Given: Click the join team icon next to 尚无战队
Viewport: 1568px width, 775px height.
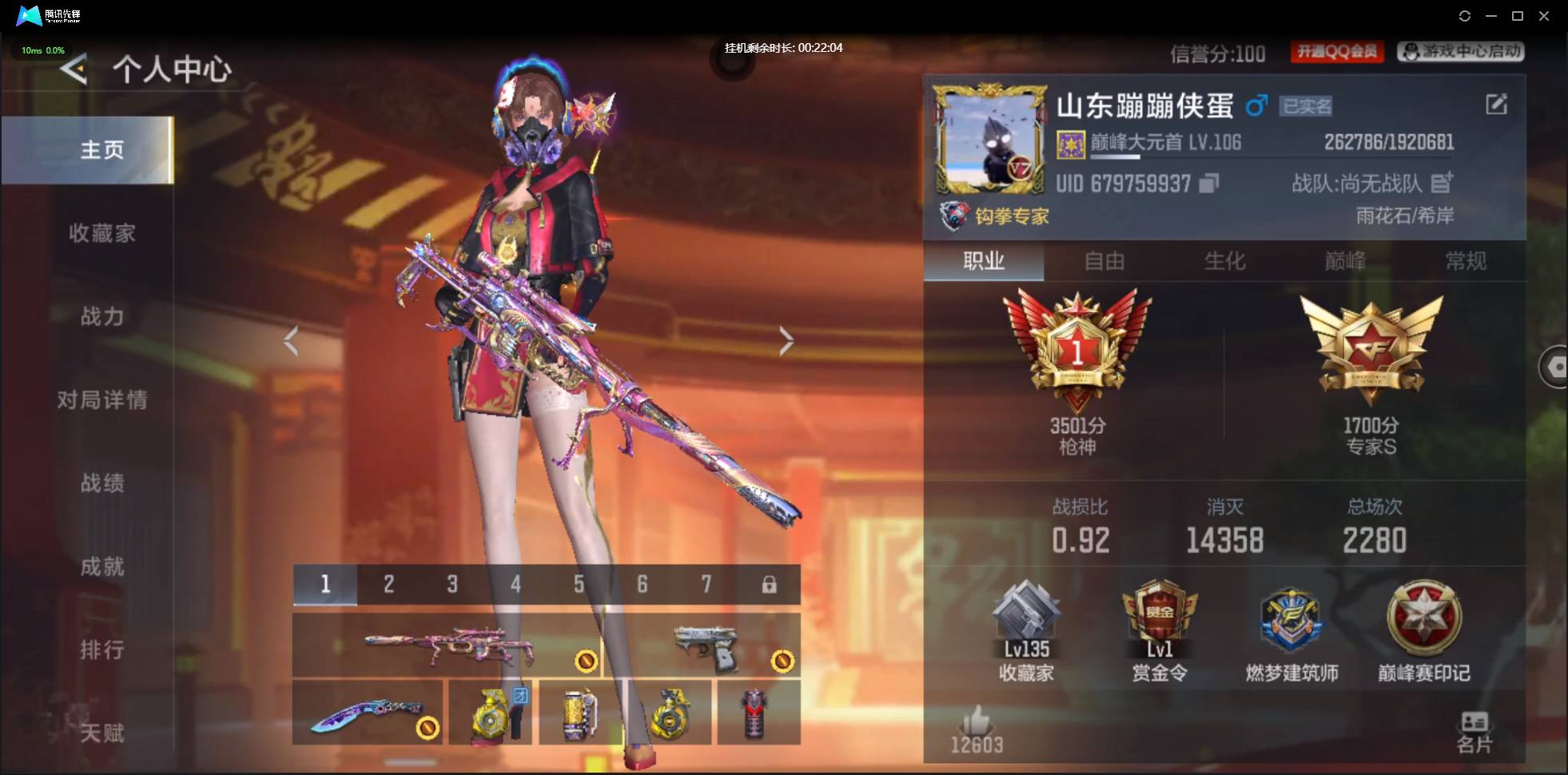Looking at the screenshot, I should (x=1443, y=183).
